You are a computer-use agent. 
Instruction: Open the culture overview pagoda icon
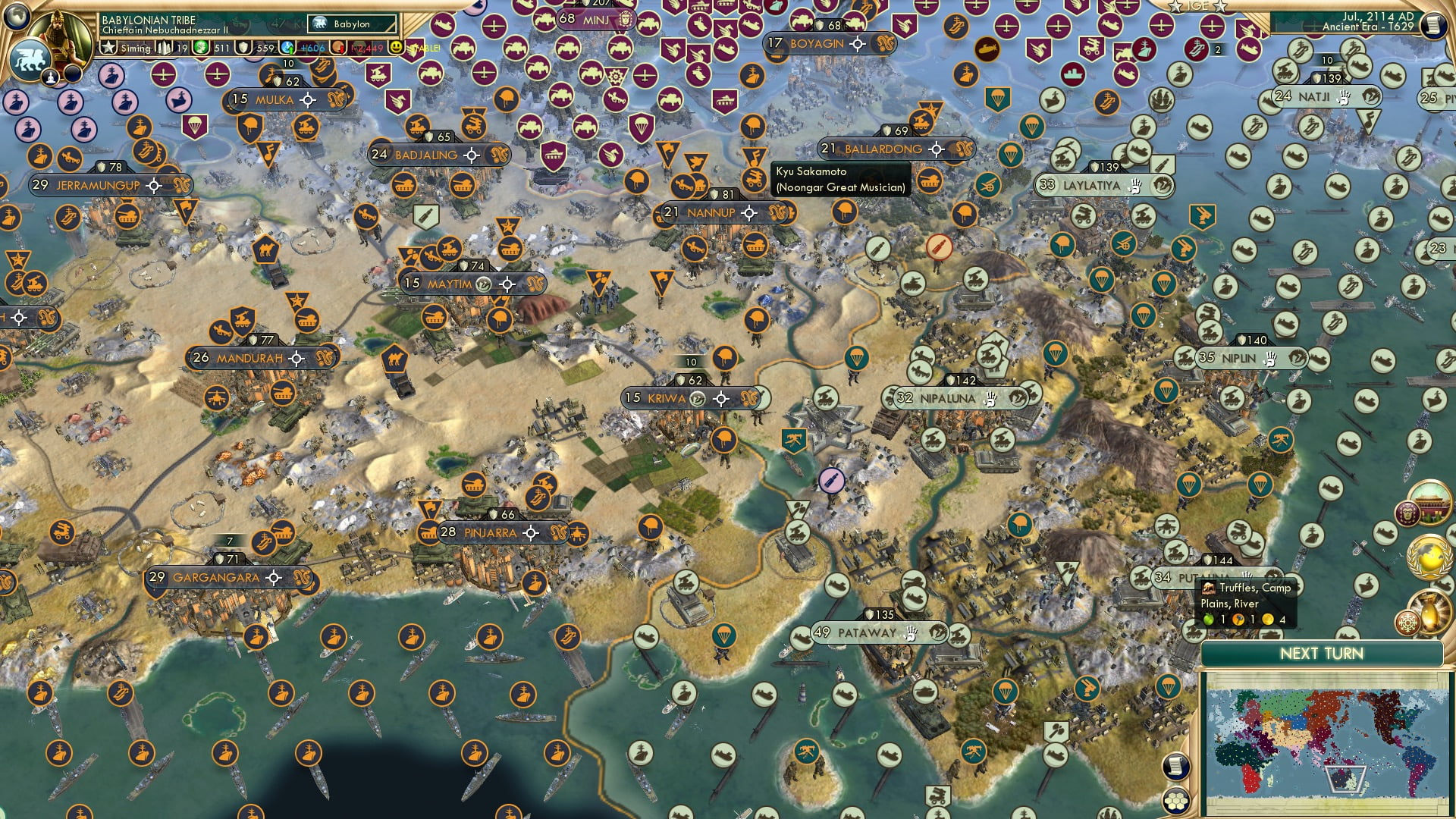pyautogui.click(x=1429, y=503)
